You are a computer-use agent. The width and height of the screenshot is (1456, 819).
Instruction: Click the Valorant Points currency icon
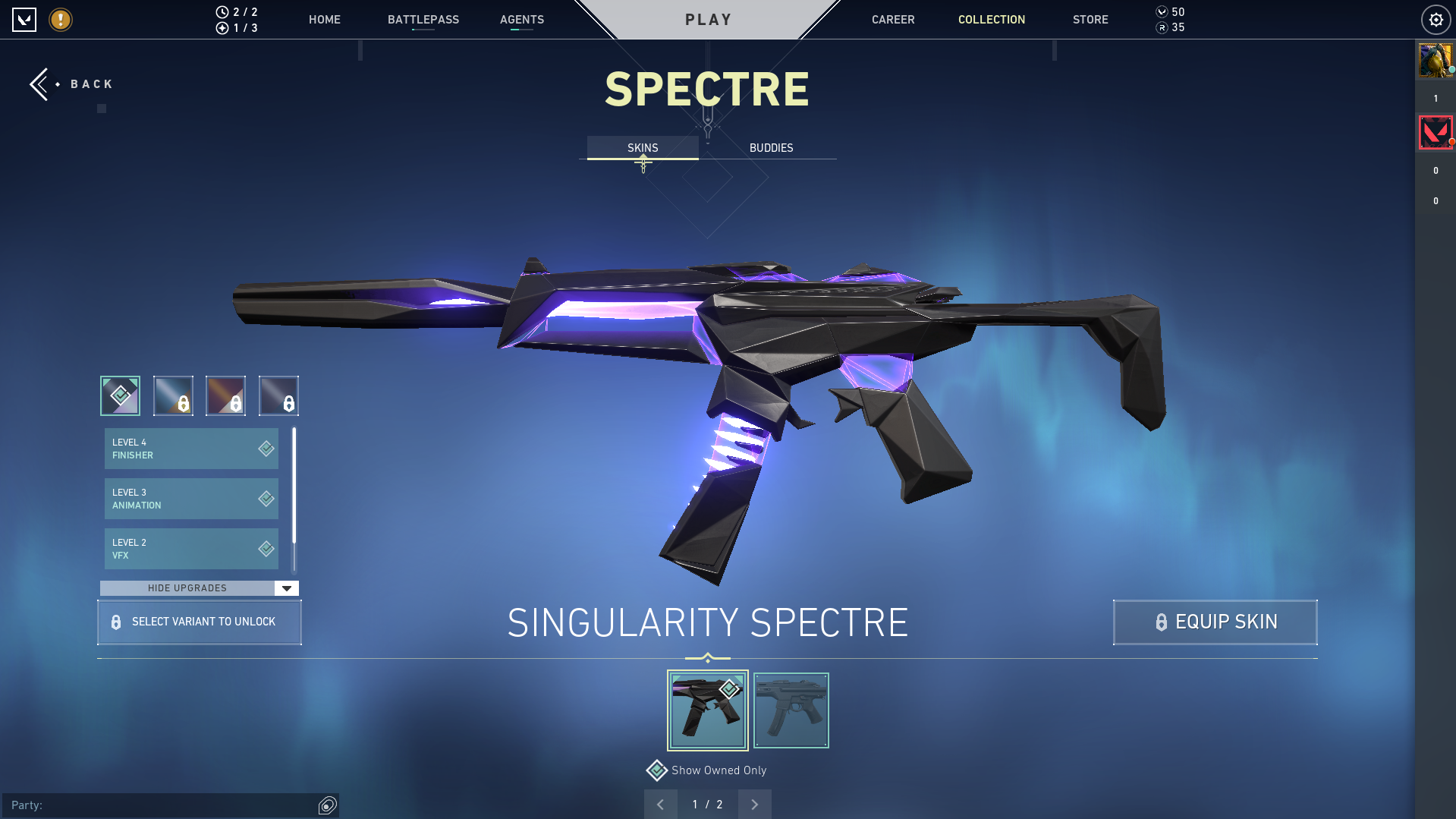point(1161,11)
